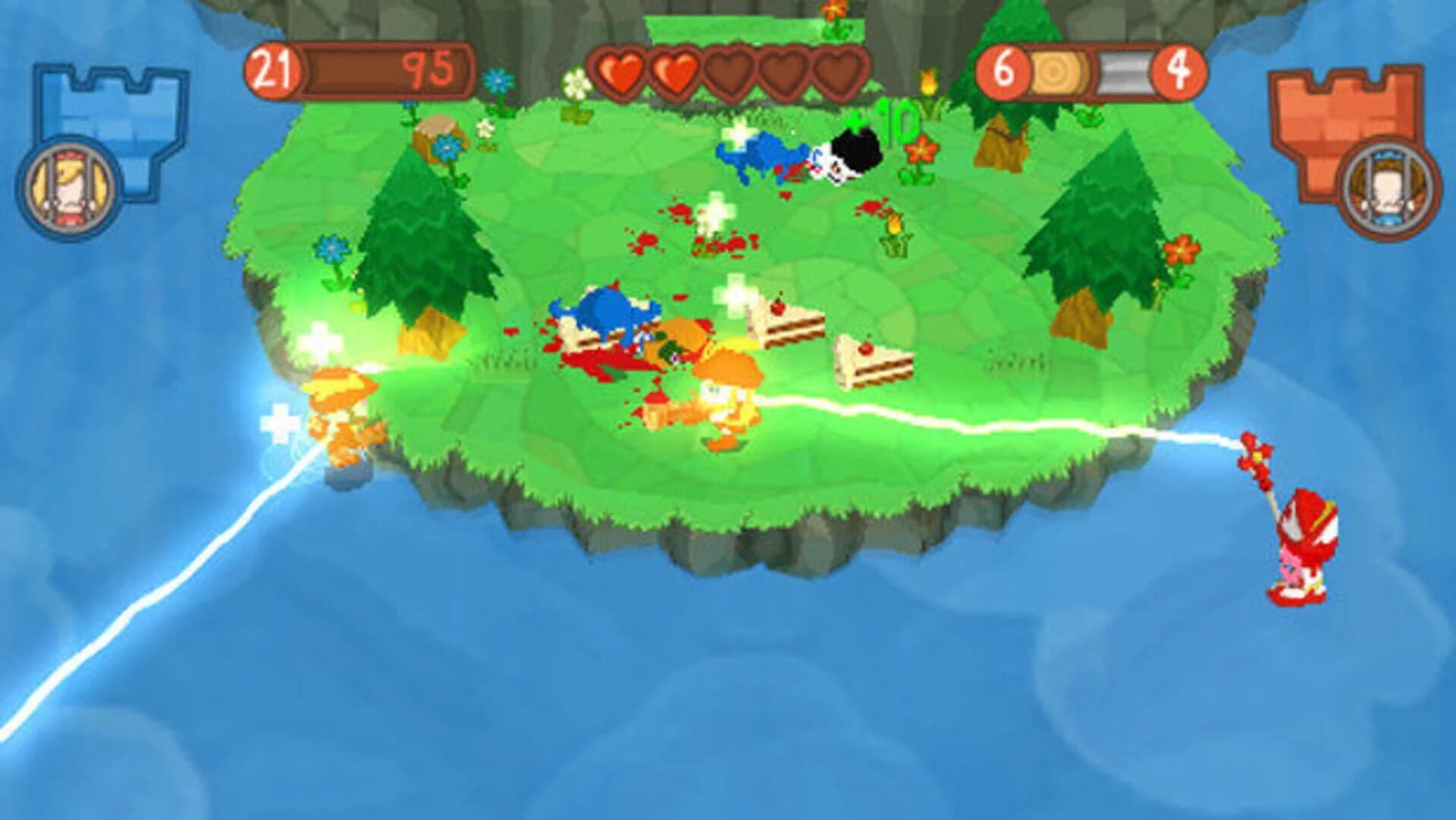This screenshot has width=1456, height=820.
Task: Click the middle empty heart of the health meter
Action: point(782,72)
